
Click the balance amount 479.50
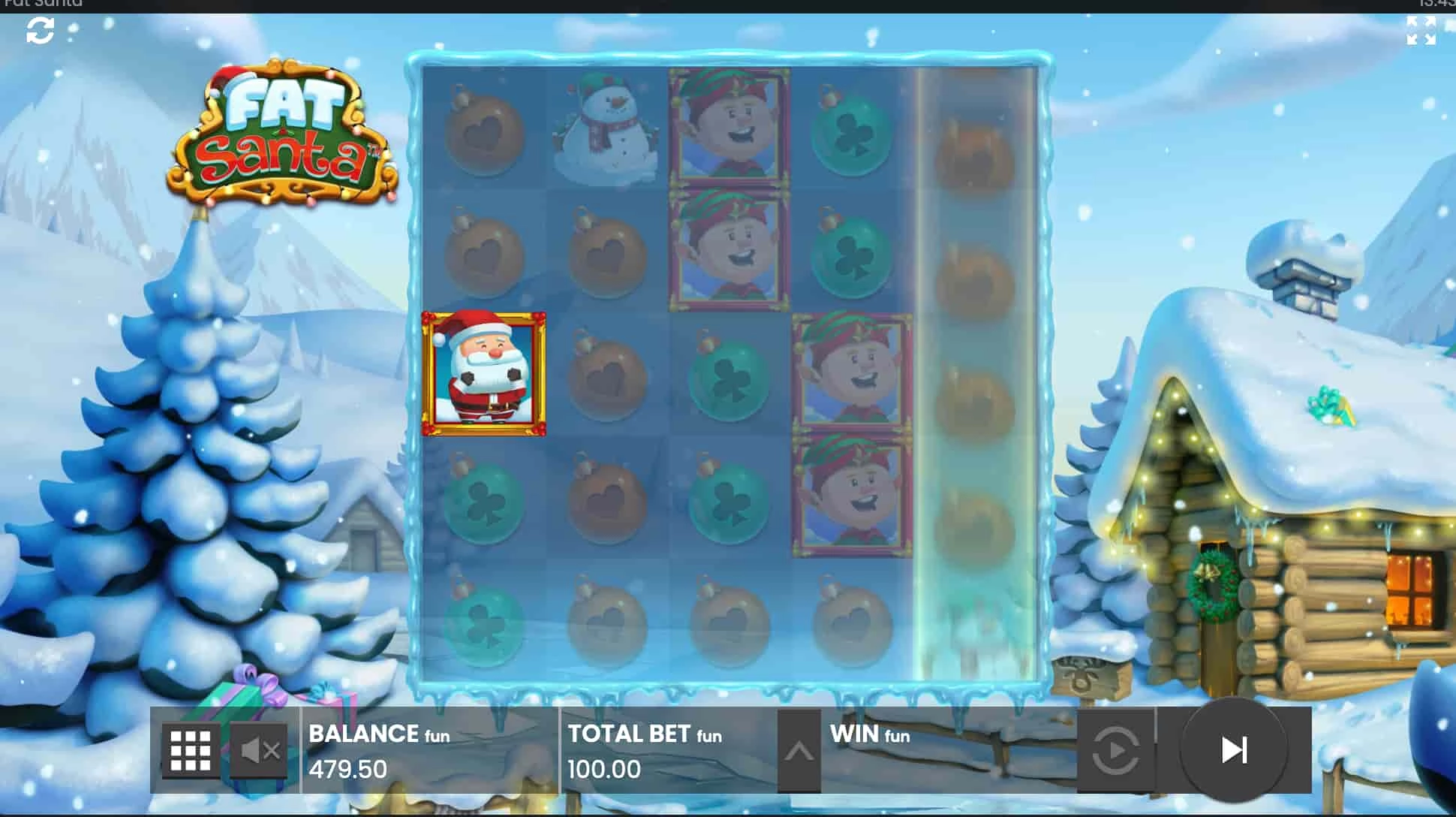tap(348, 769)
